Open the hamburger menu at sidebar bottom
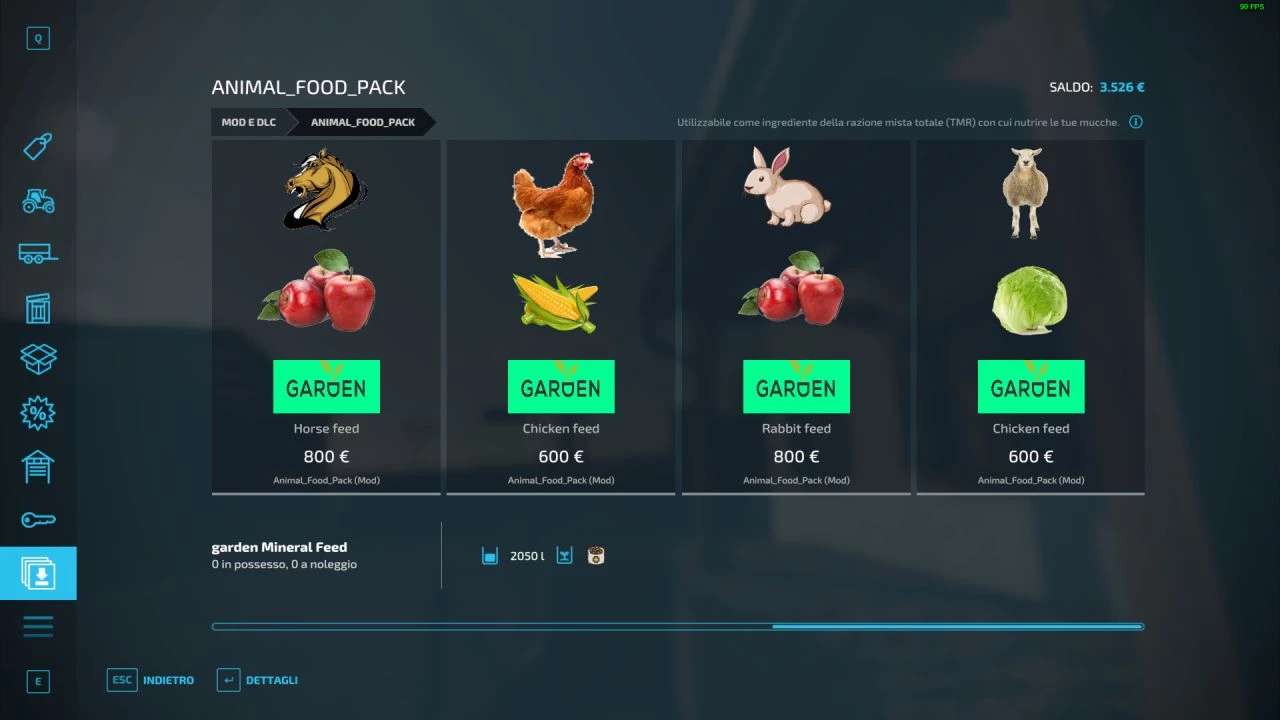Image resolution: width=1280 pixels, height=720 pixels. click(x=38, y=625)
